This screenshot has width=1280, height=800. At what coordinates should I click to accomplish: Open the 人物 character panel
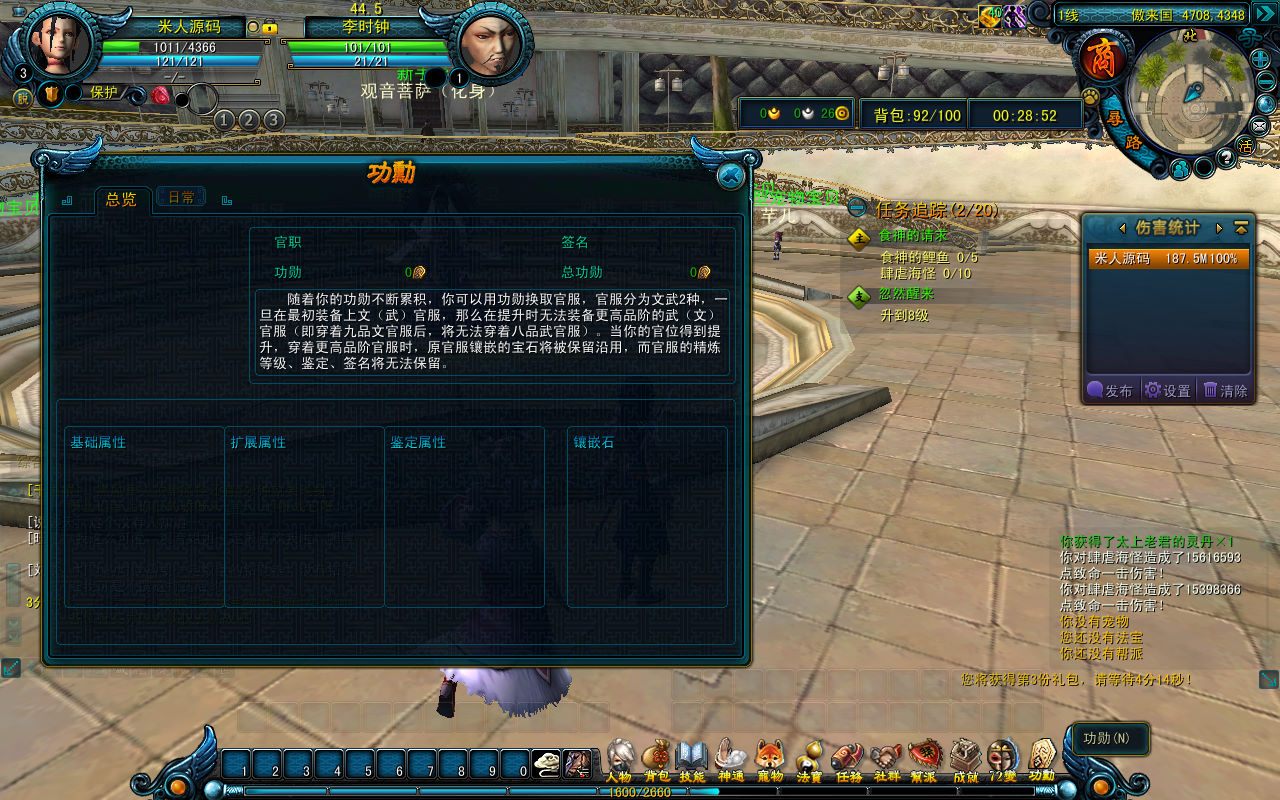(x=620, y=760)
